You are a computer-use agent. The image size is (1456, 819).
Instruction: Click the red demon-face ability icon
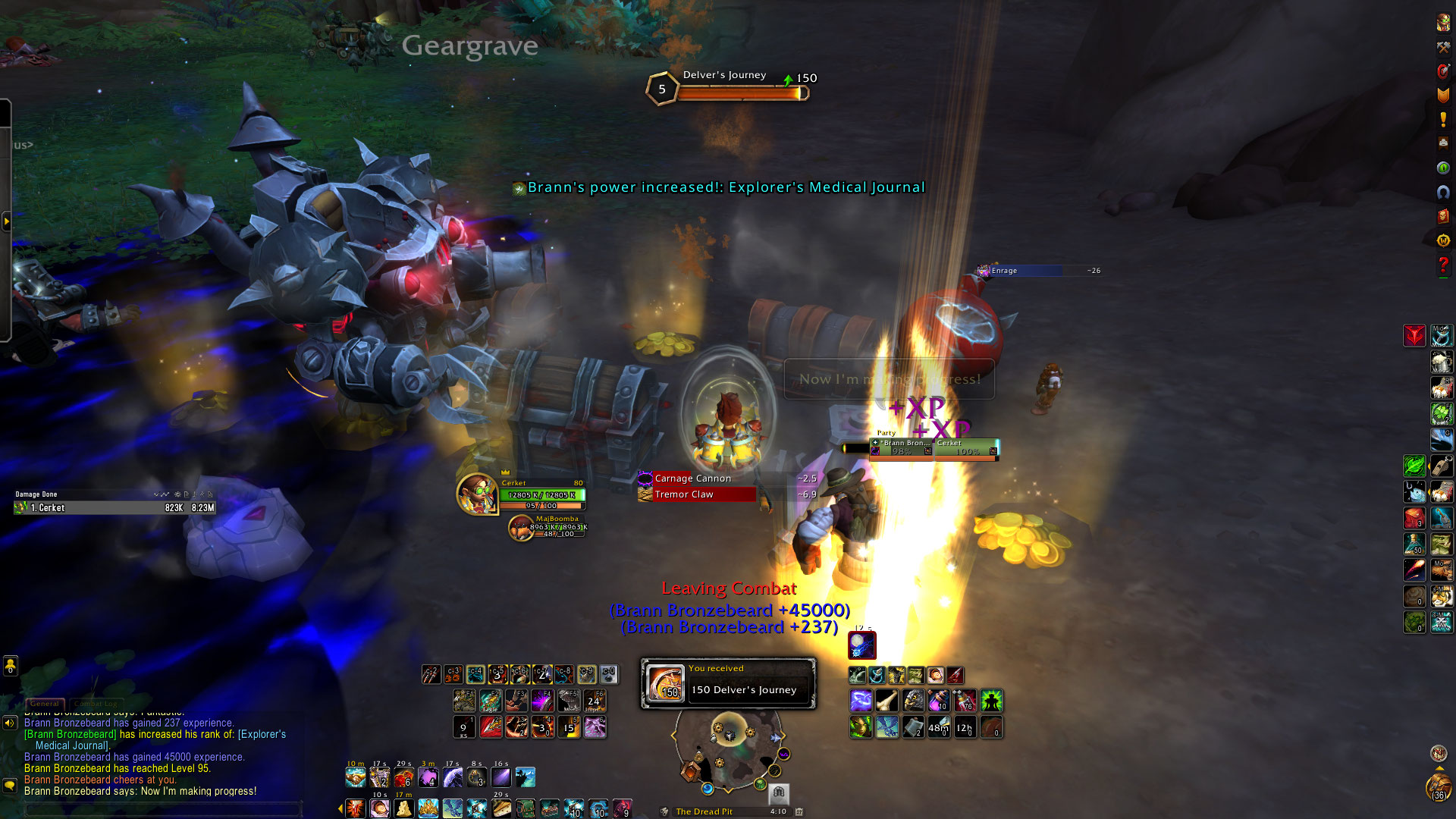pos(1414,335)
